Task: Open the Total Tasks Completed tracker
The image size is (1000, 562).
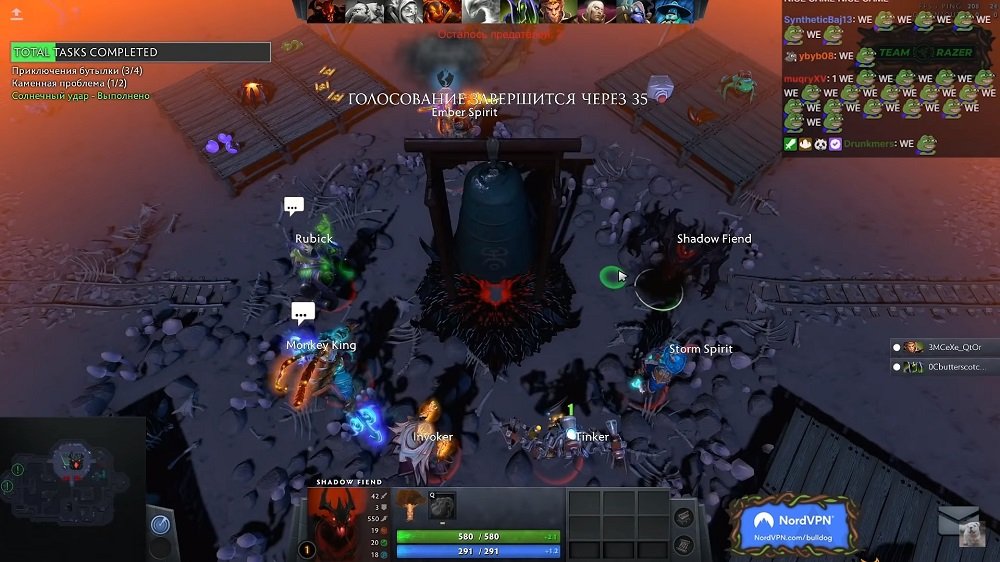Action: 141,52
